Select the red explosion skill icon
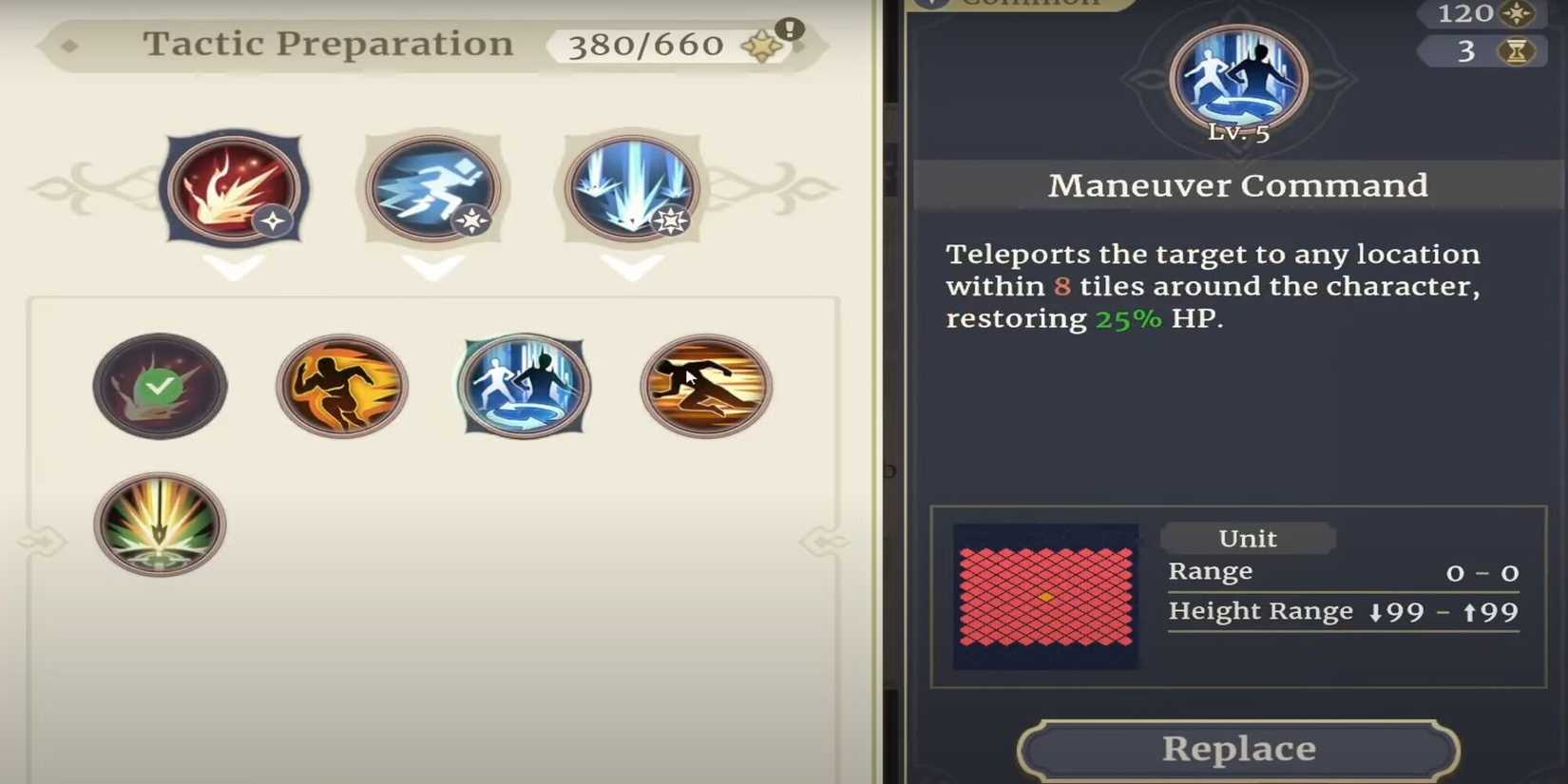Viewport: 1568px width, 784px height. point(234,189)
